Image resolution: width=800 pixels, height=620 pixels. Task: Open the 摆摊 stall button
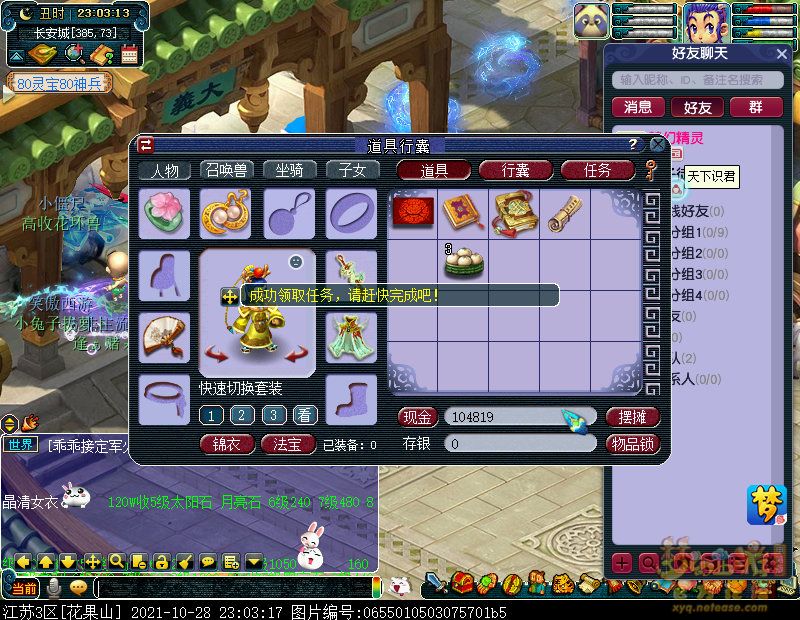click(x=633, y=416)
